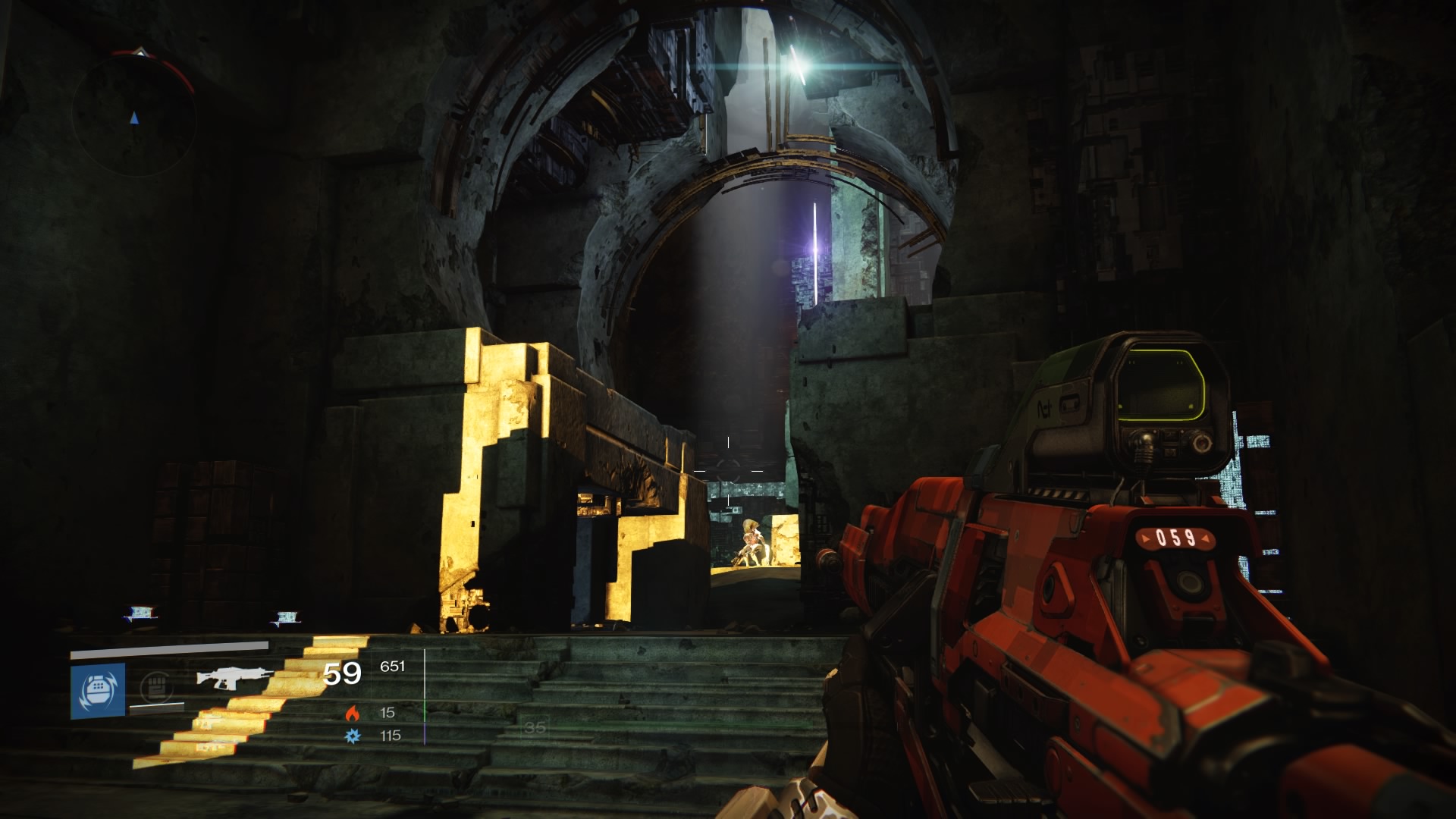Choose the blue starburst arc weapon icon
Viewport: 1456px width, 819px height.
click(x=352, y=736)
